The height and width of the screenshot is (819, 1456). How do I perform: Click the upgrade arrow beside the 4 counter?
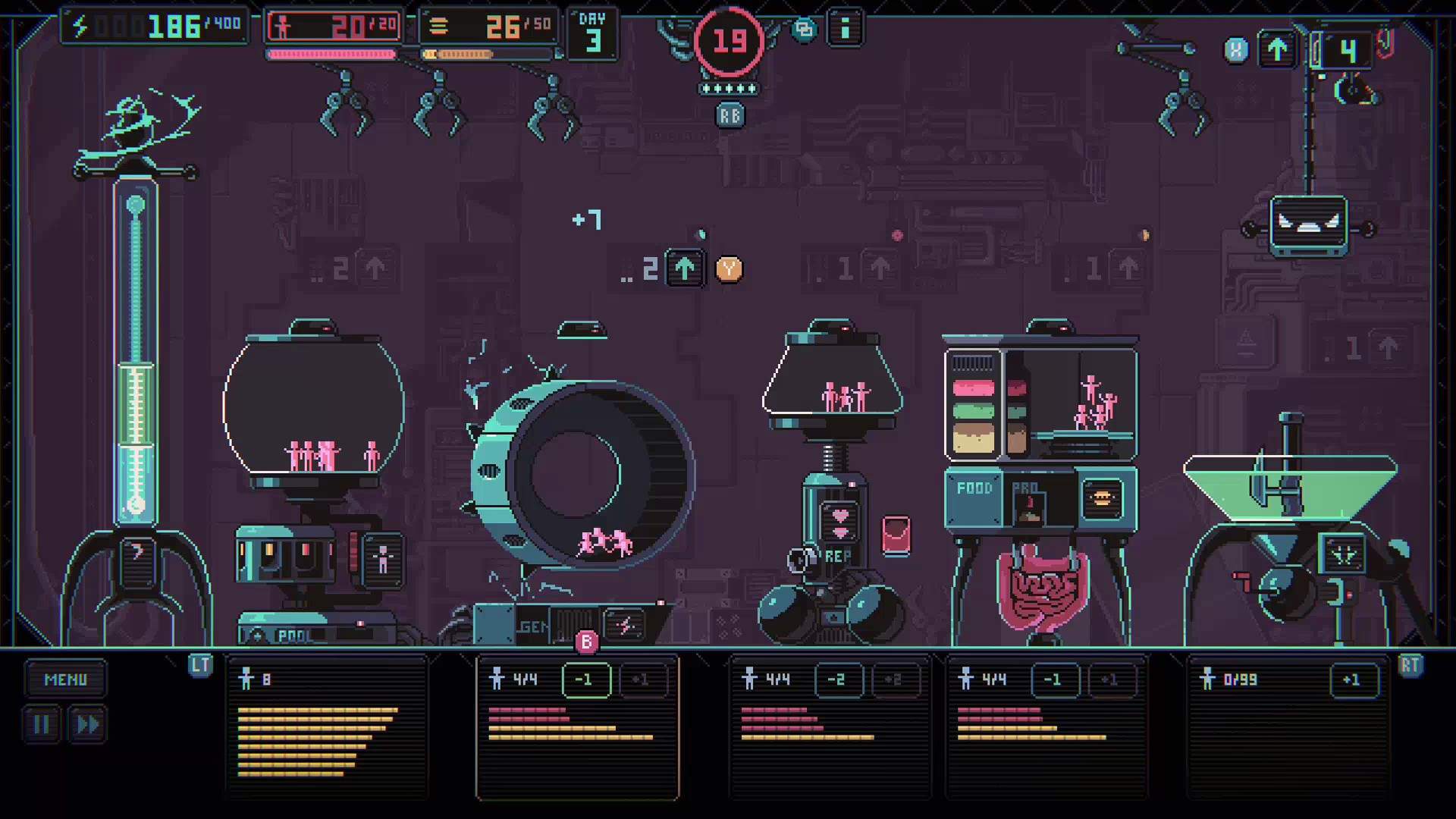tap(1278, 51)
